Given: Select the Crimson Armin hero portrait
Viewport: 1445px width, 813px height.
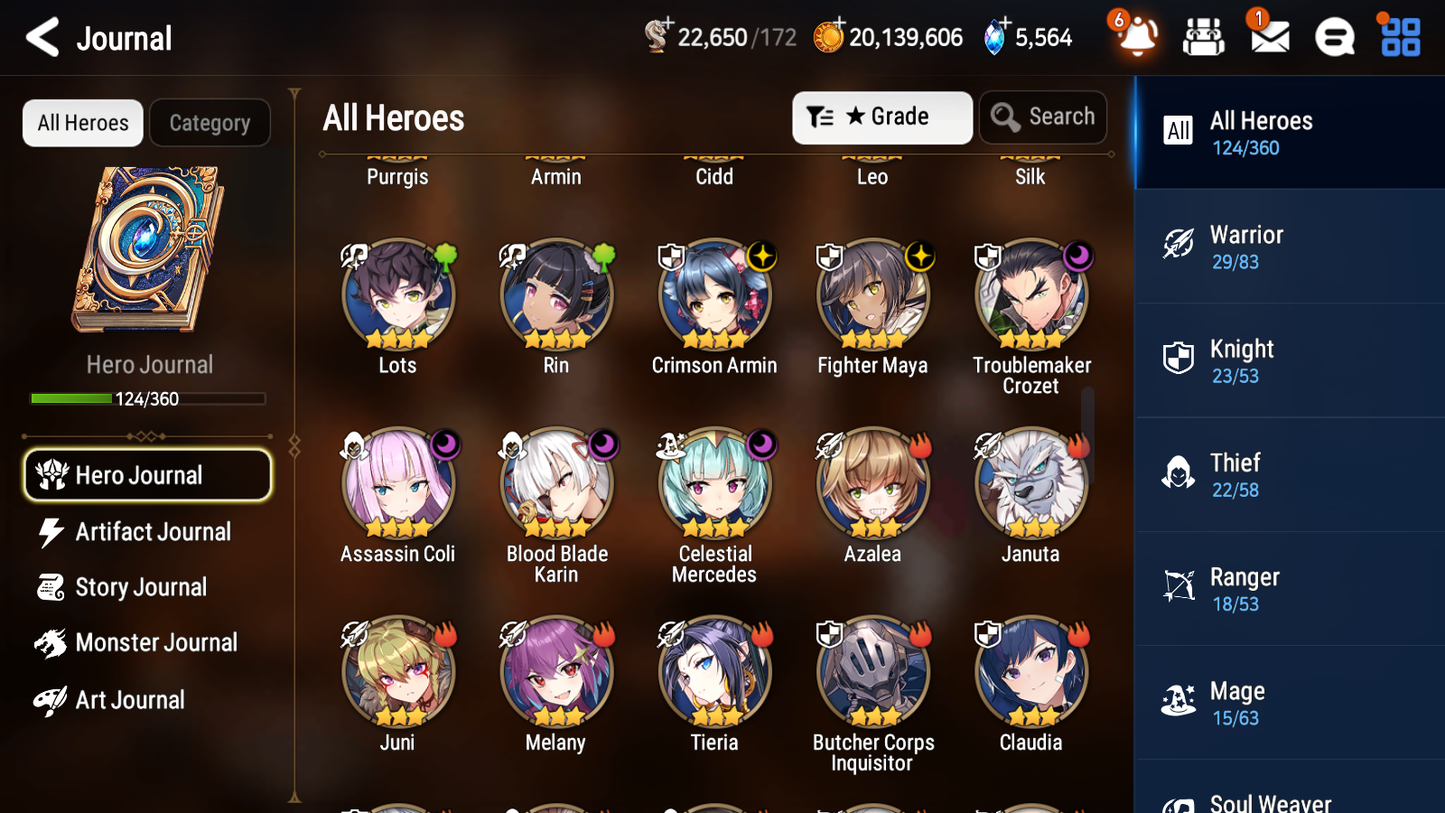Looking at the screenshot, I should 714,295.
